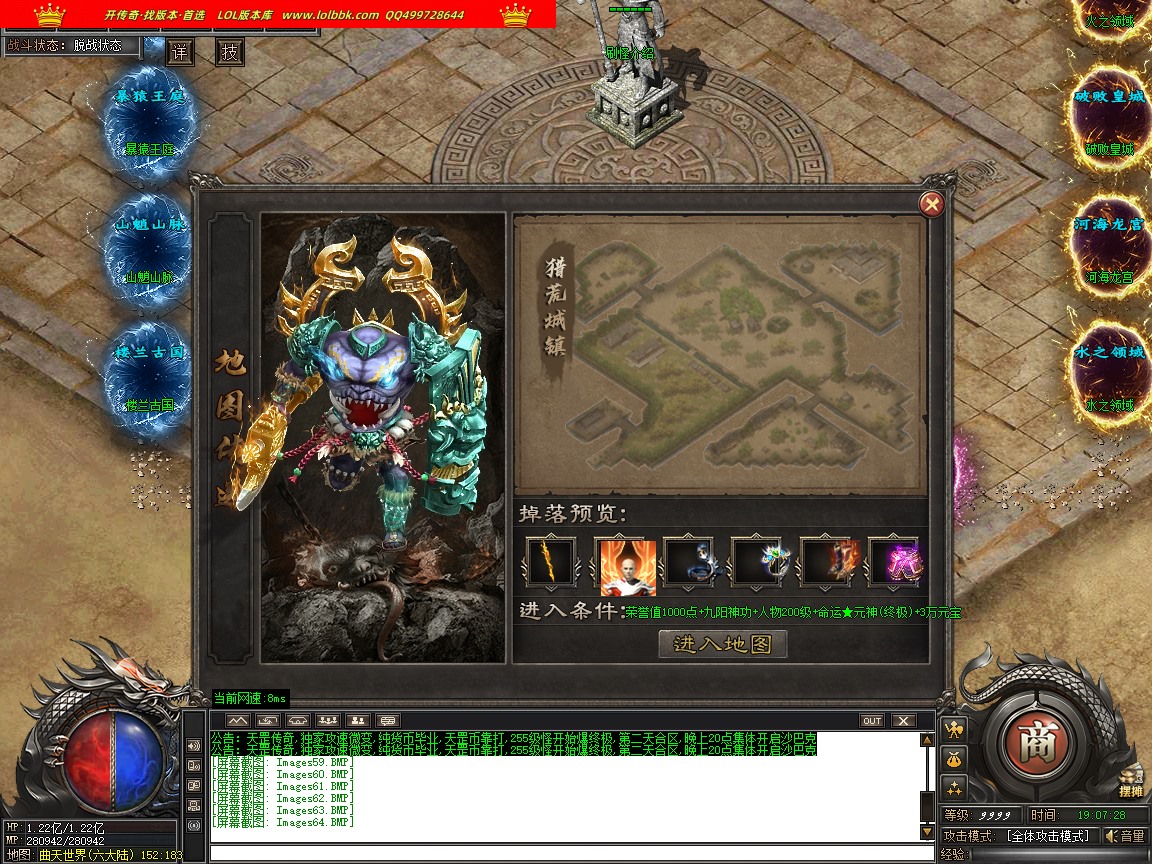Click the chat panel OUT button

click(x=872, y=720)
